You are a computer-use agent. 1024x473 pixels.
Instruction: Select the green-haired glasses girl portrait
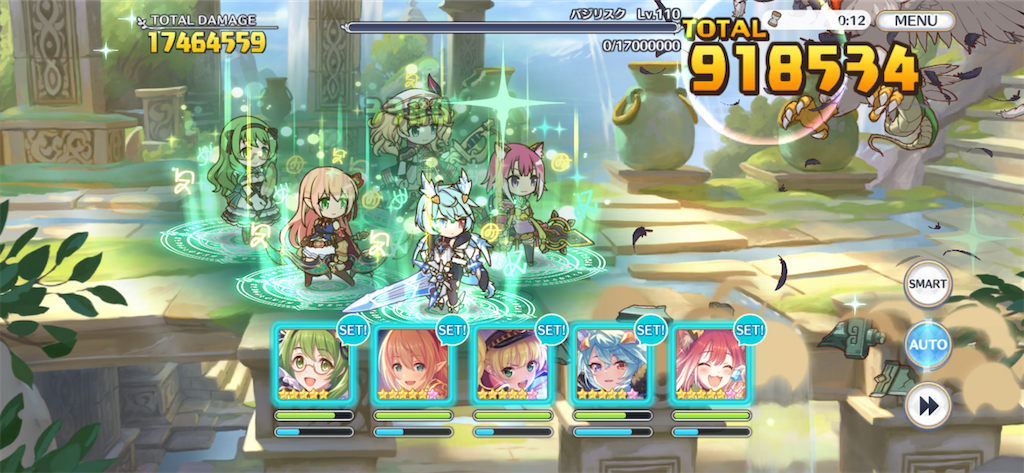[x=313, y=363]
